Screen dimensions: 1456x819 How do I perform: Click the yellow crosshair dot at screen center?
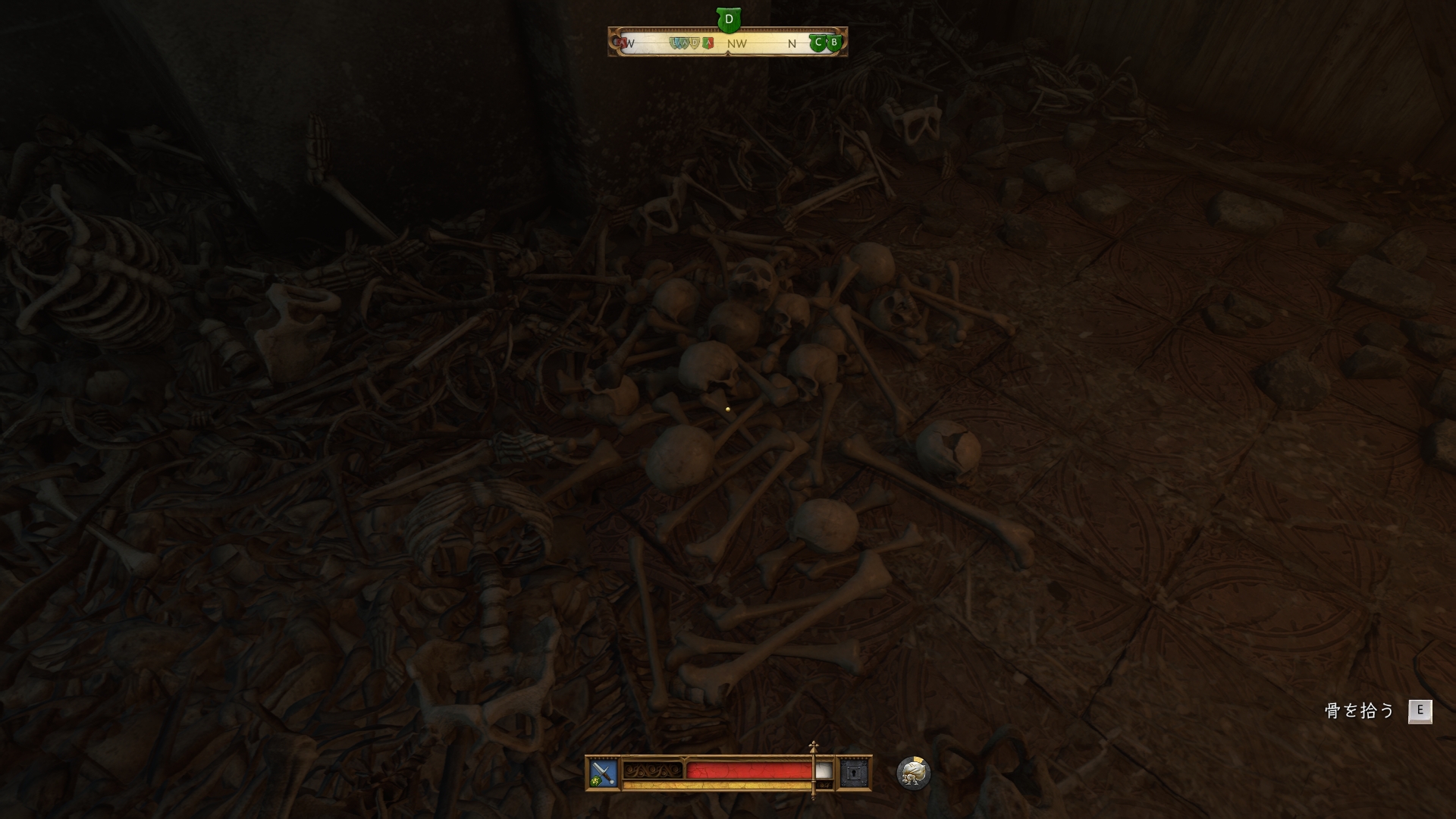tap(729, 408)
